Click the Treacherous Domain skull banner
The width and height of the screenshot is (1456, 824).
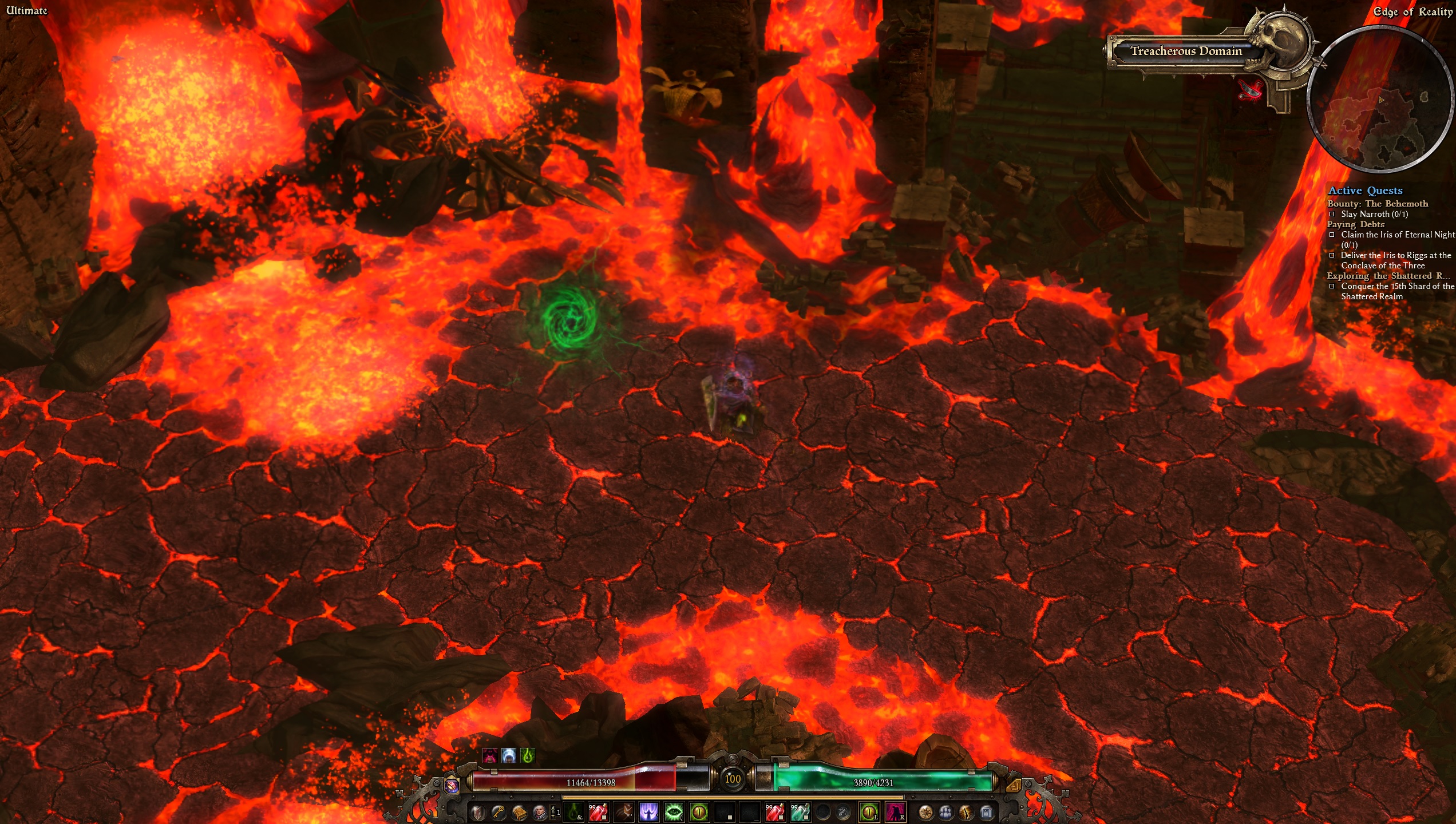1186,51
